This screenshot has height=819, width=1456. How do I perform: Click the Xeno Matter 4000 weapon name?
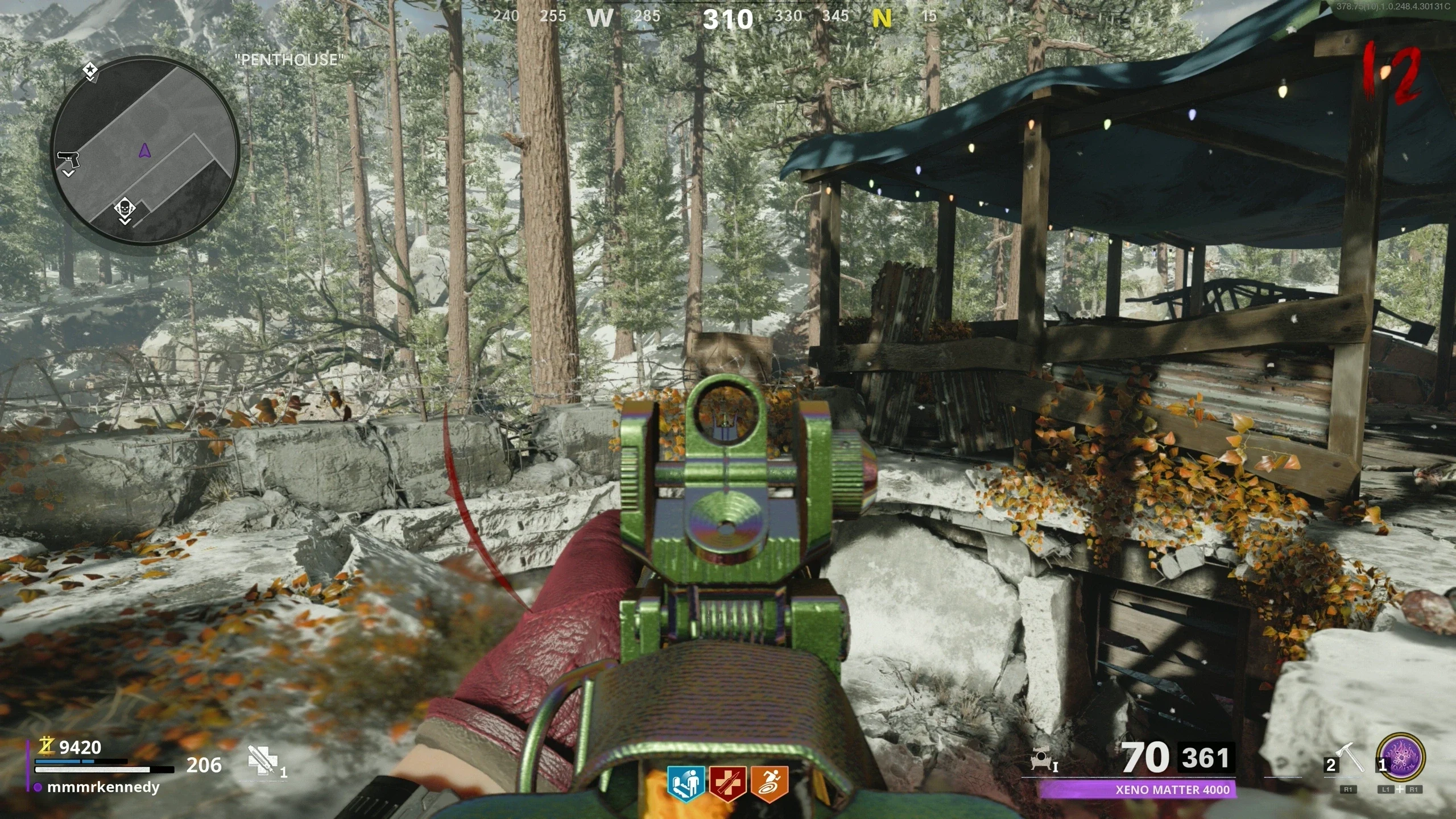click(x=1172, y=789)
